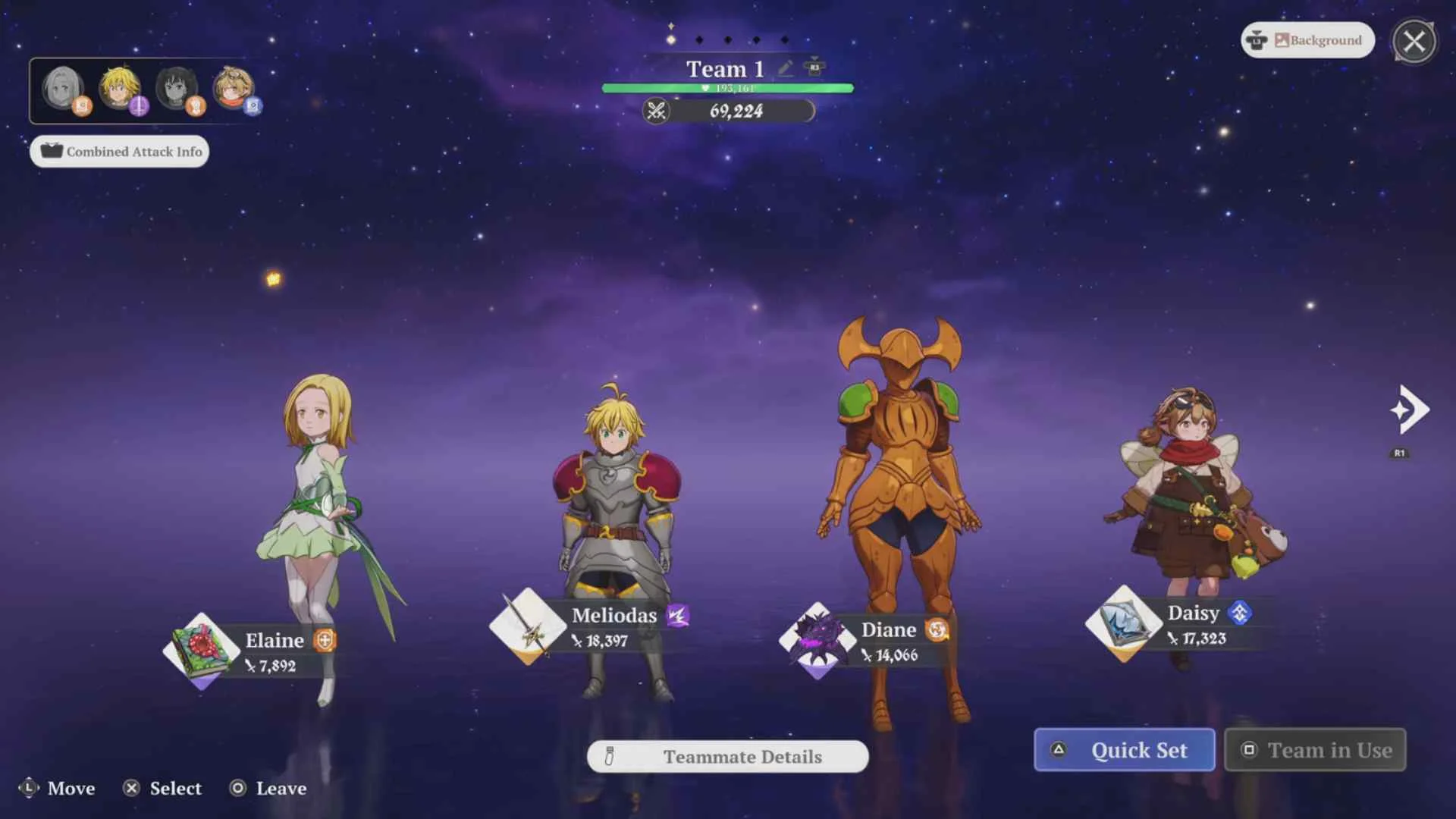The height and width of the screenshot is (819, 1456).
Task: Click the costume icon beside the Team 1 title
Action: pyautogui.click(x=815, y=67)
